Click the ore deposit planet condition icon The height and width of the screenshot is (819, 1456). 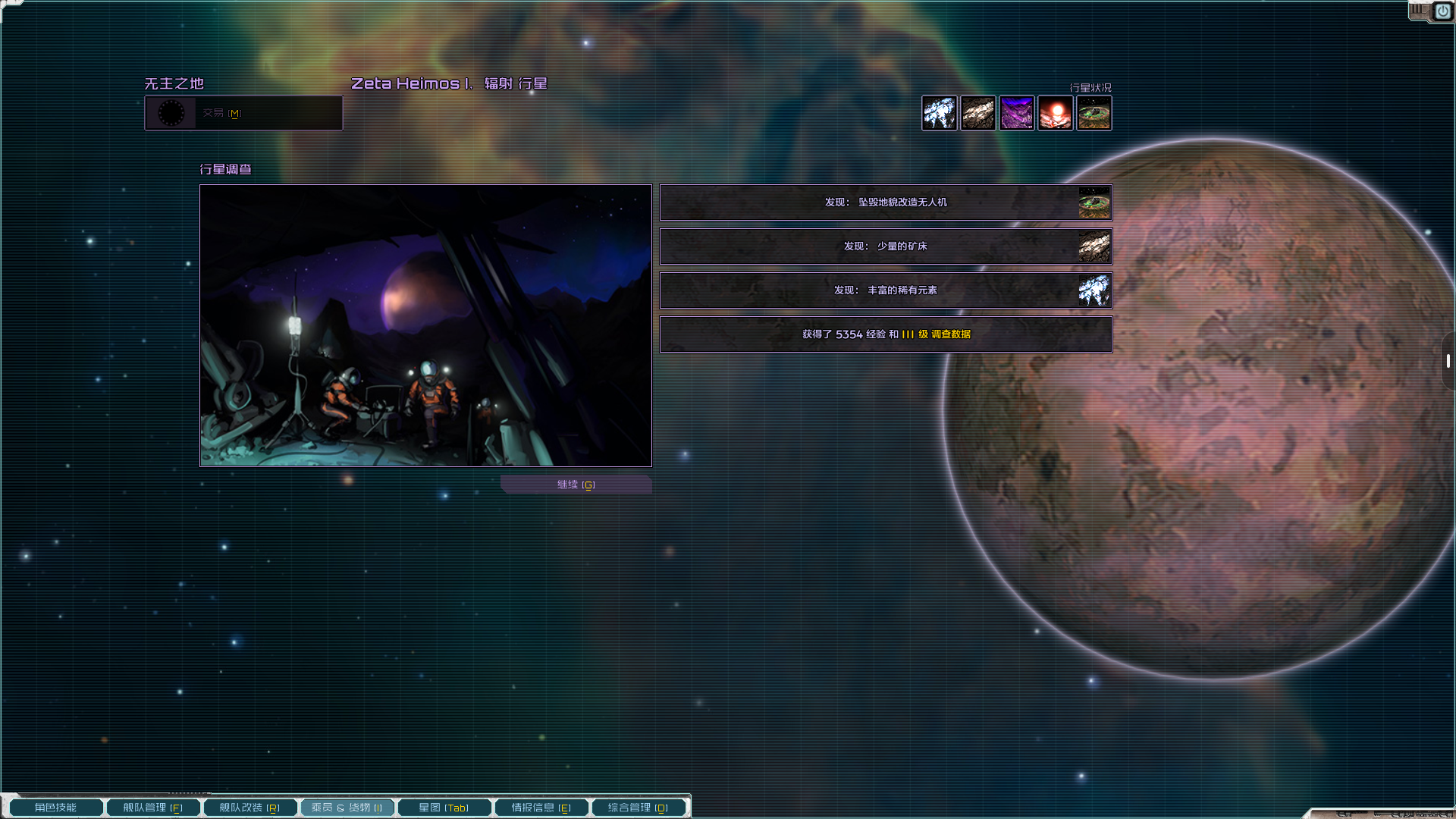978,113
